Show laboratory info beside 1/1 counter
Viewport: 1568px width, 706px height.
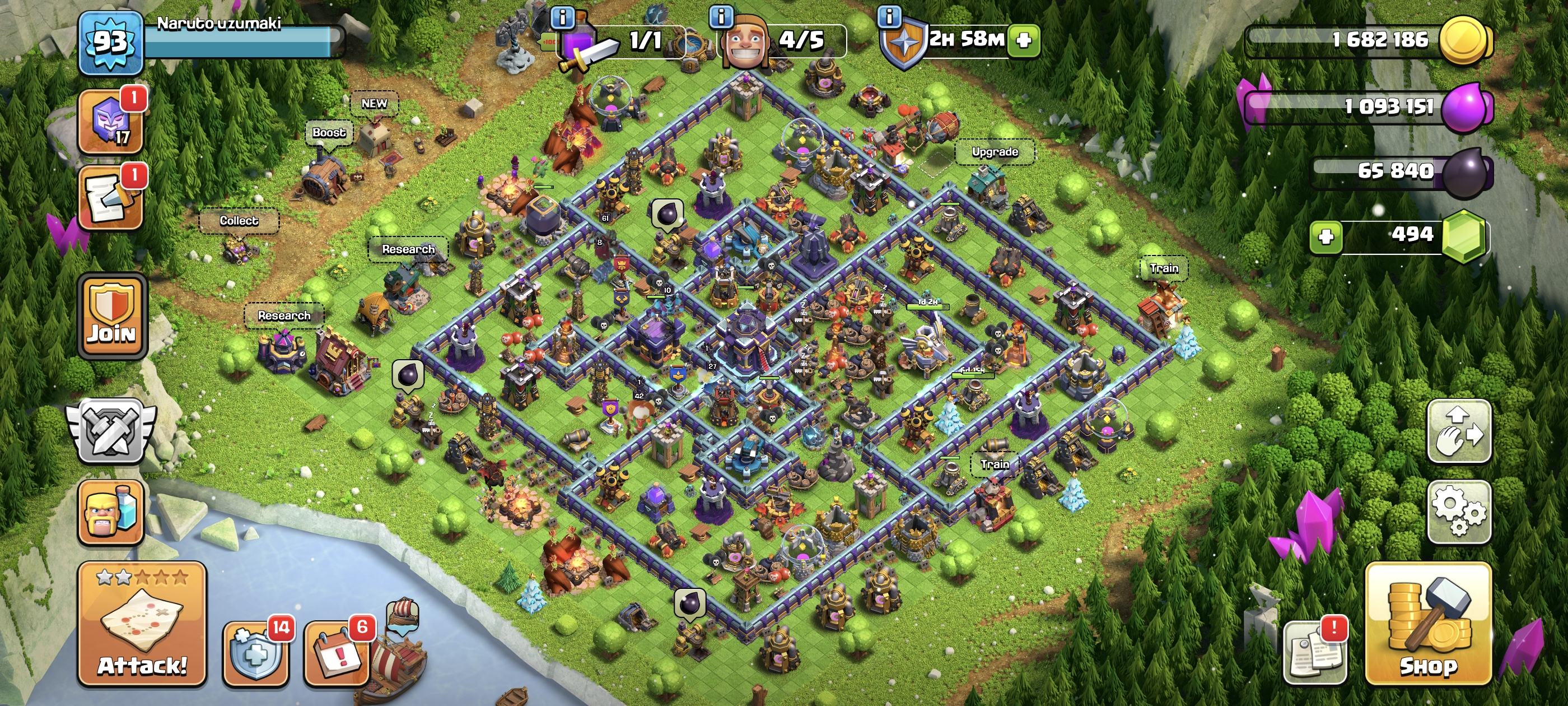(x=562, y=17)
